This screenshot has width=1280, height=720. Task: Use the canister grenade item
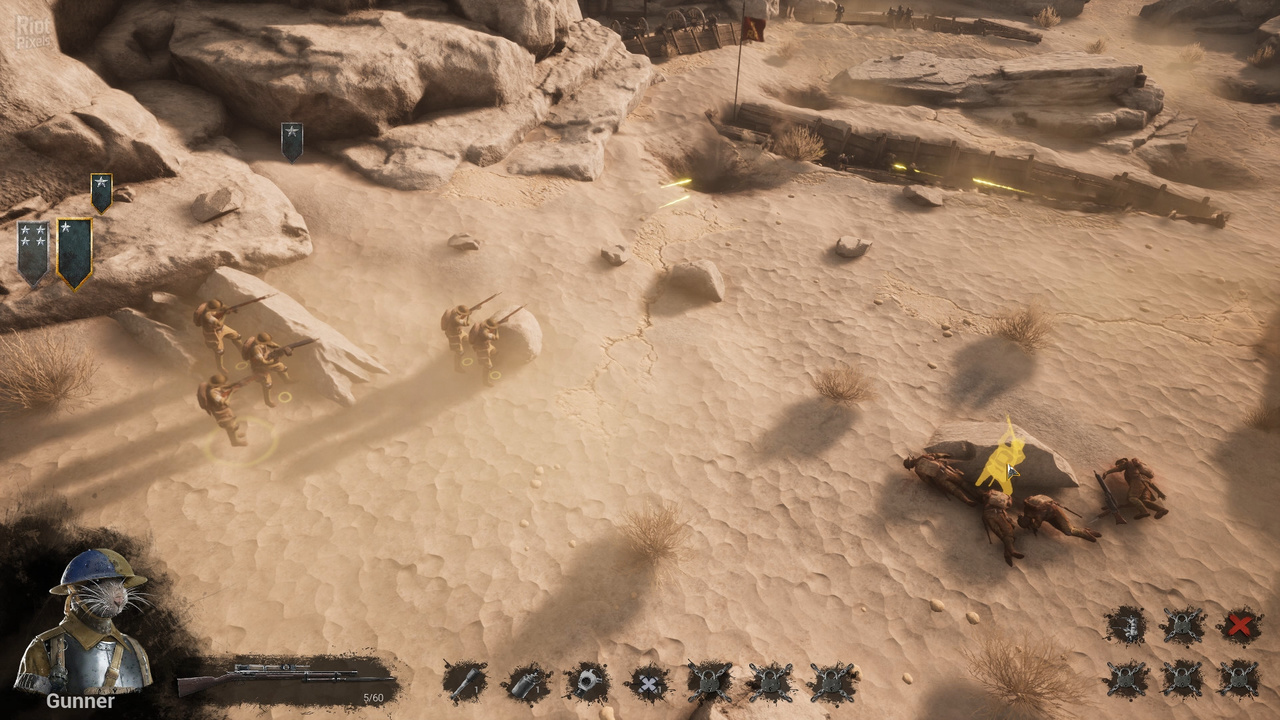(x=526, y=683)
